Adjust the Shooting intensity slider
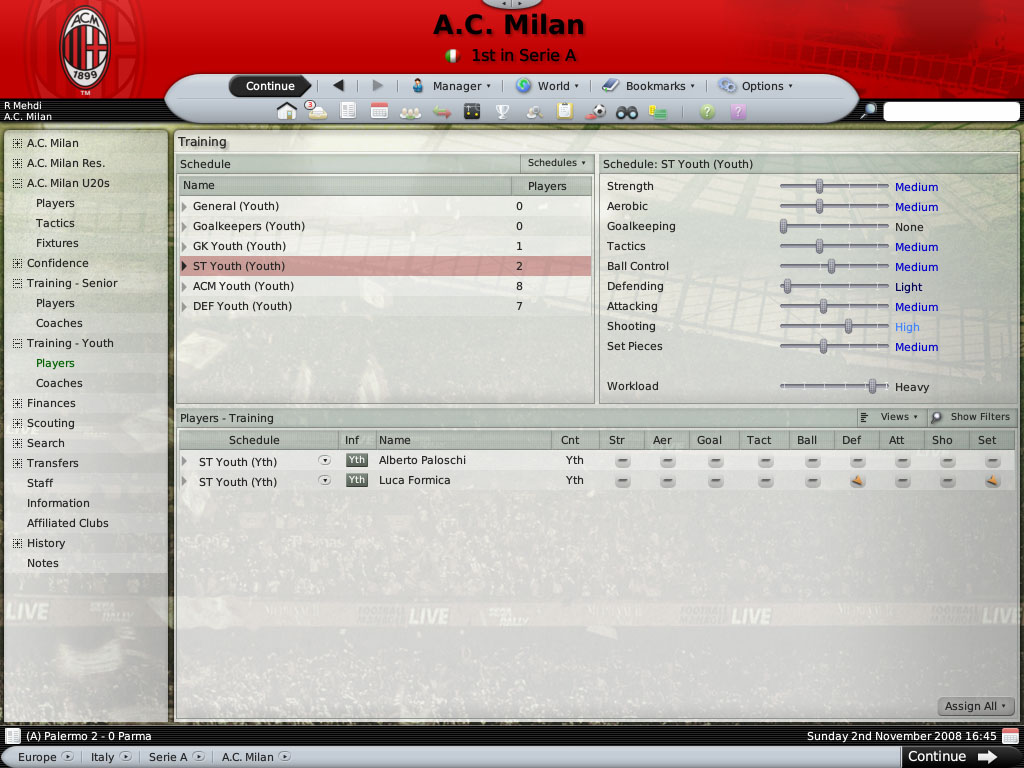Screen dimensions: 1024x768 pyautogui.click(x=848, y=327)
